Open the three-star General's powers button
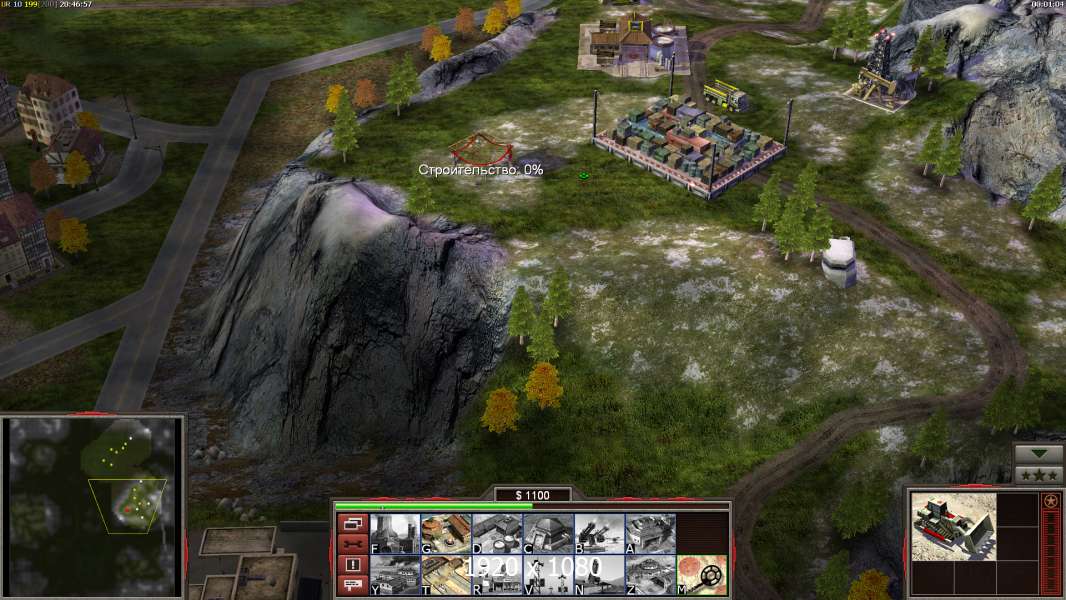1066x600 pixels. (x=1038, y=475)
